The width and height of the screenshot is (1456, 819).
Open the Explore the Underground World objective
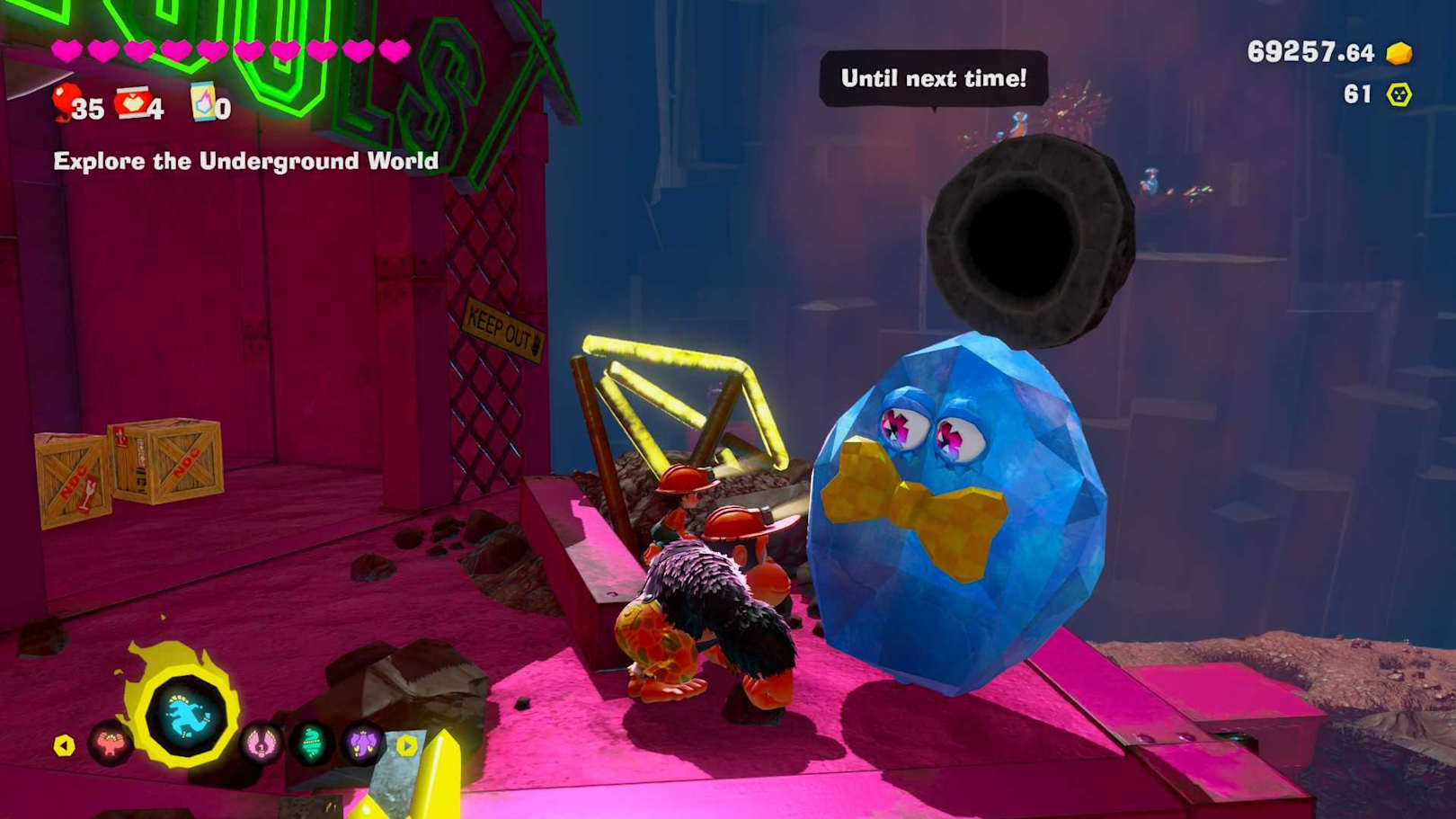[245, 161]
